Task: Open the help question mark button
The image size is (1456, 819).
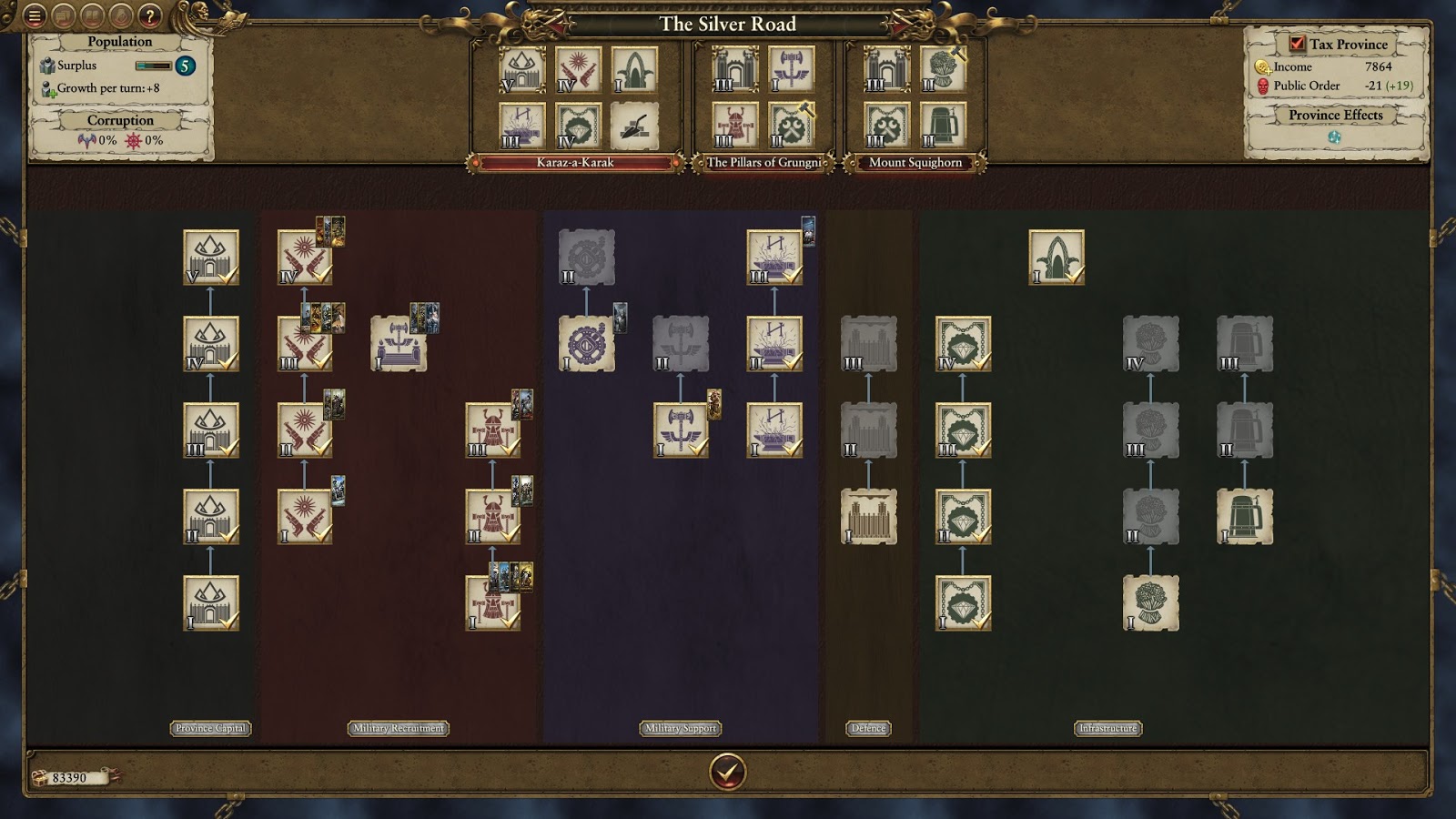Action: (150, 15)
